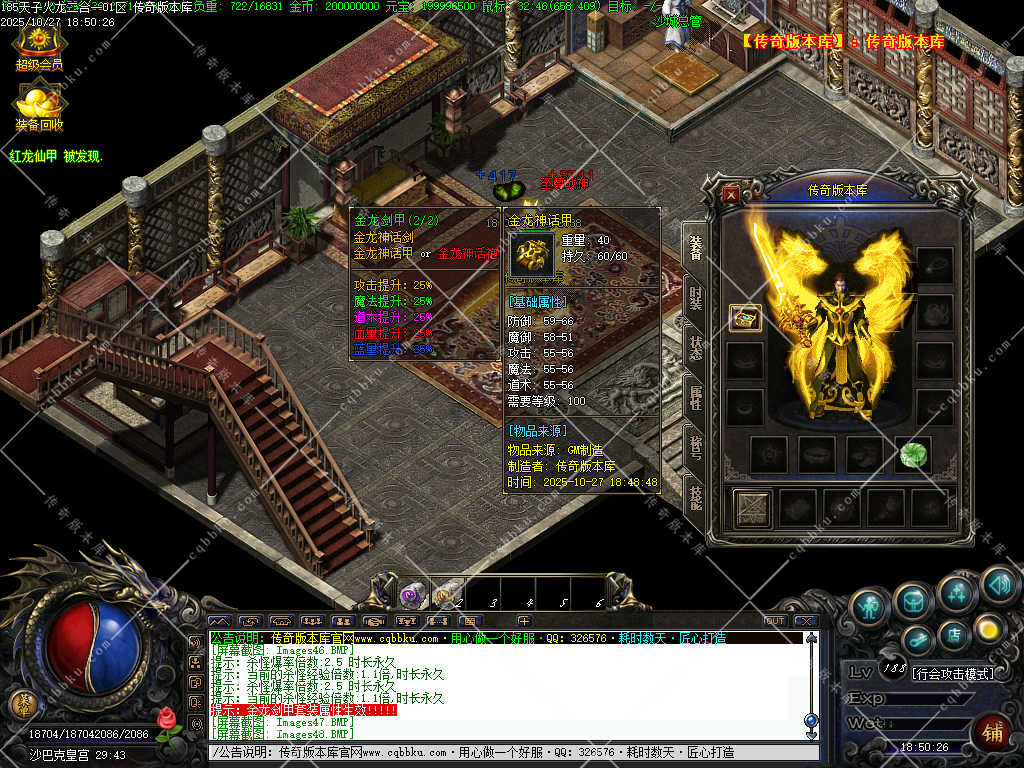
Task: Click the treasure chest equipment slot
Action: (x=745, y=318)
